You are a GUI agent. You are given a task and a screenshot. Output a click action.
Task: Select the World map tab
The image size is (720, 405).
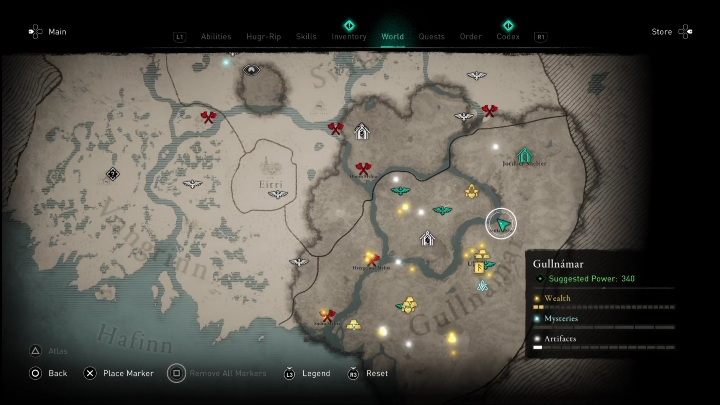pos(393,37)
